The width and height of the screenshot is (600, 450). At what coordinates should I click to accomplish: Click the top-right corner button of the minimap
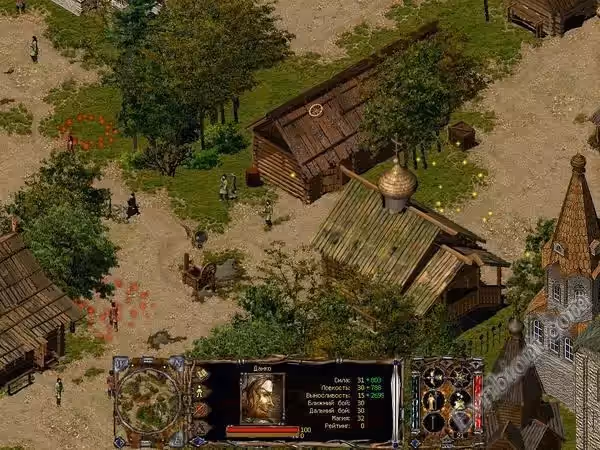coord(177,364)
